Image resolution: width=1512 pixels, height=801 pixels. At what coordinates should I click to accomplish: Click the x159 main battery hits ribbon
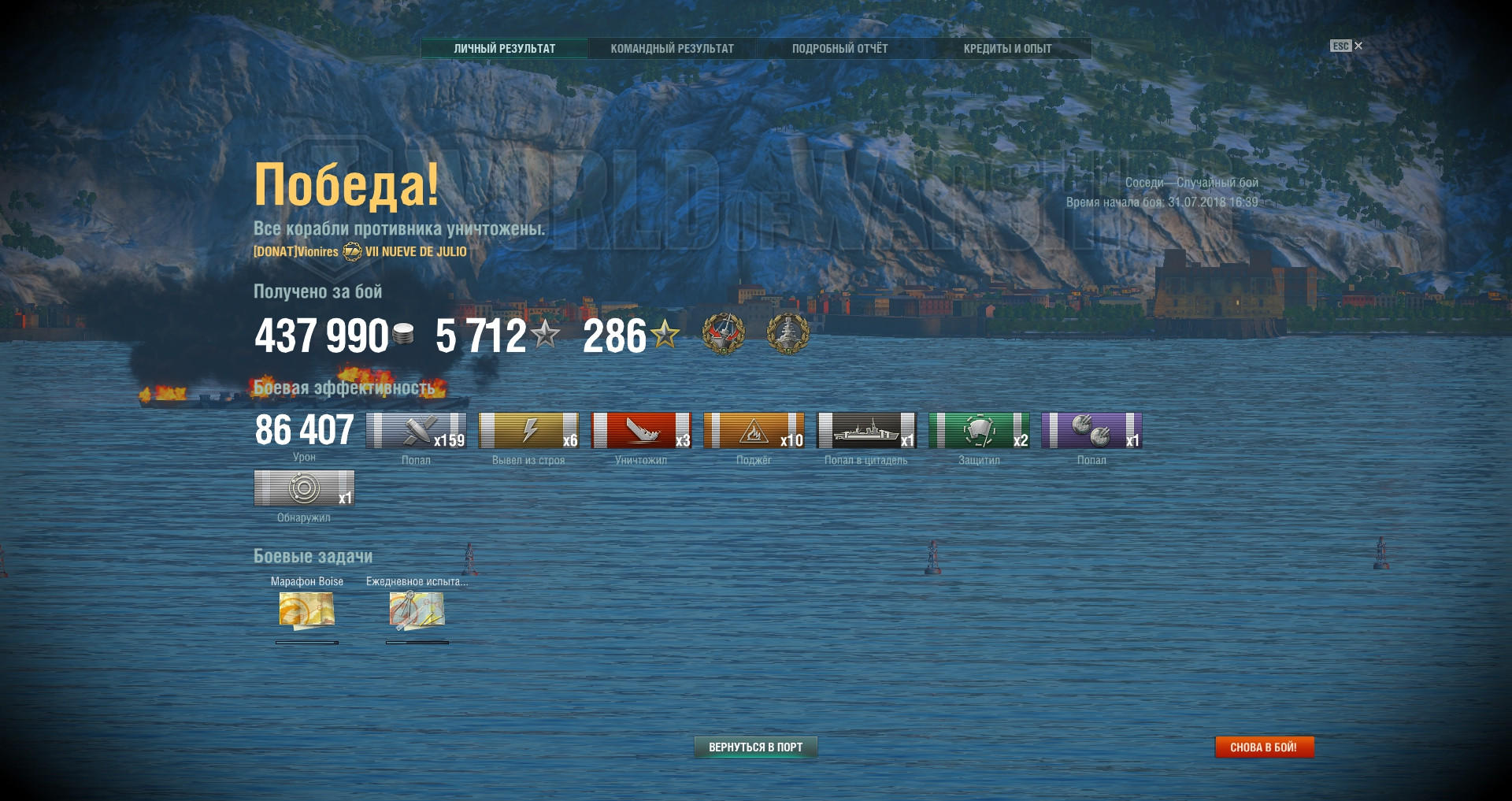[x=416, y=430]
